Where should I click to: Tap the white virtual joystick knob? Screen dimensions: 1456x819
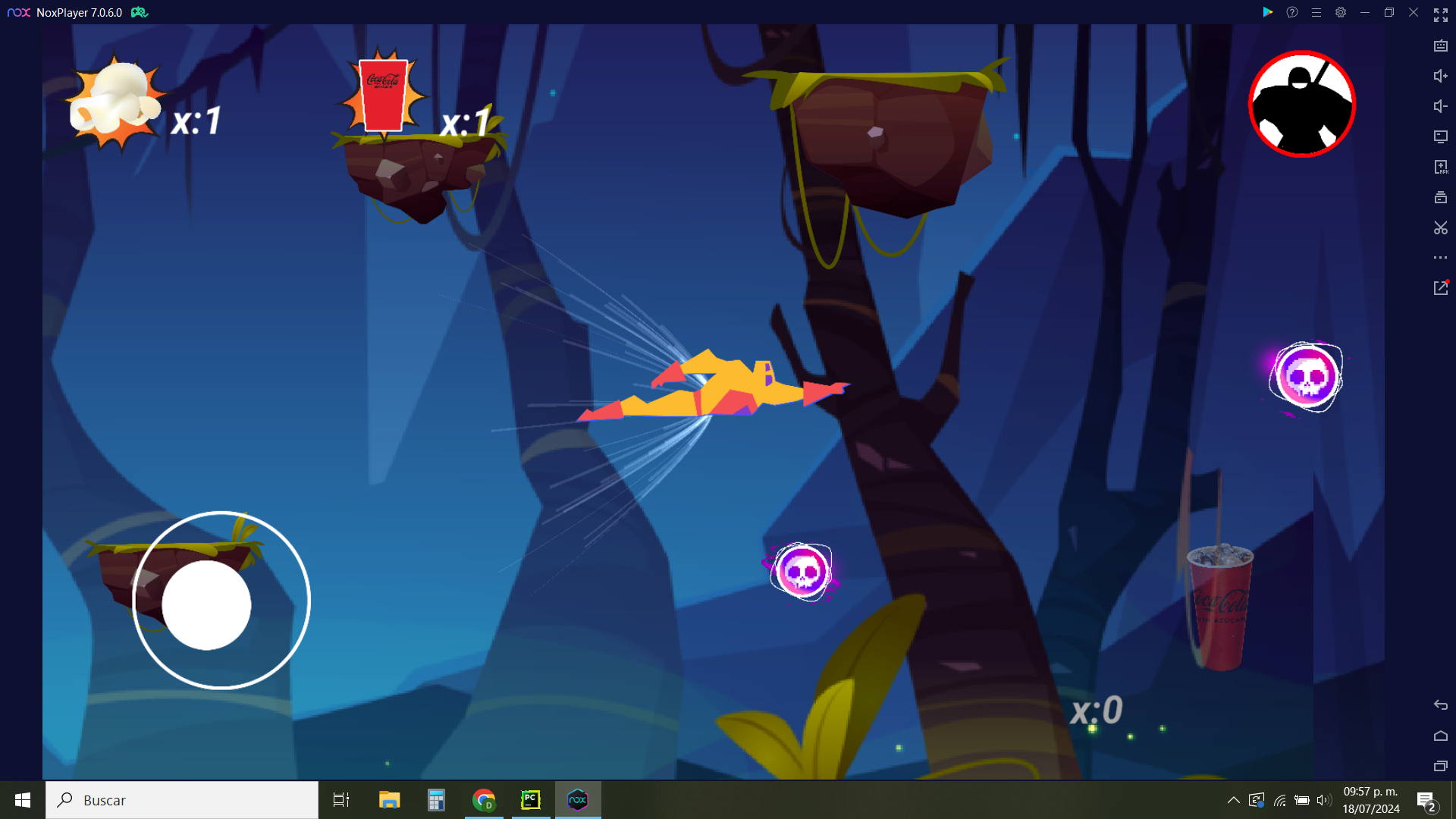(206, 605)
